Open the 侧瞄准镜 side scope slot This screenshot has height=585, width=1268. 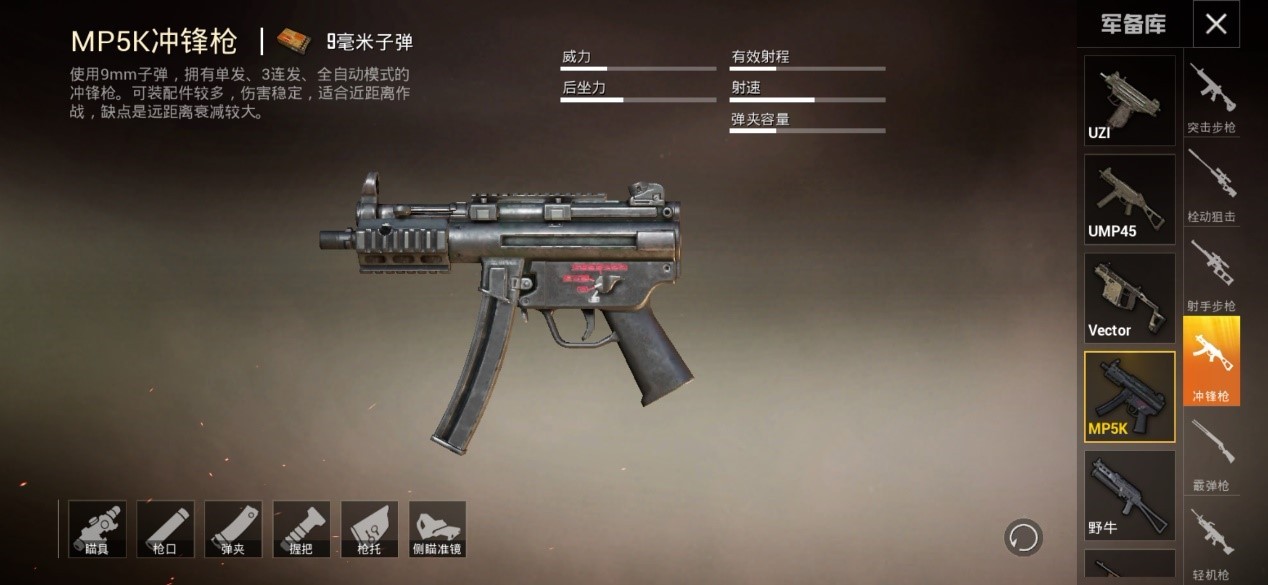coord(437,529)
